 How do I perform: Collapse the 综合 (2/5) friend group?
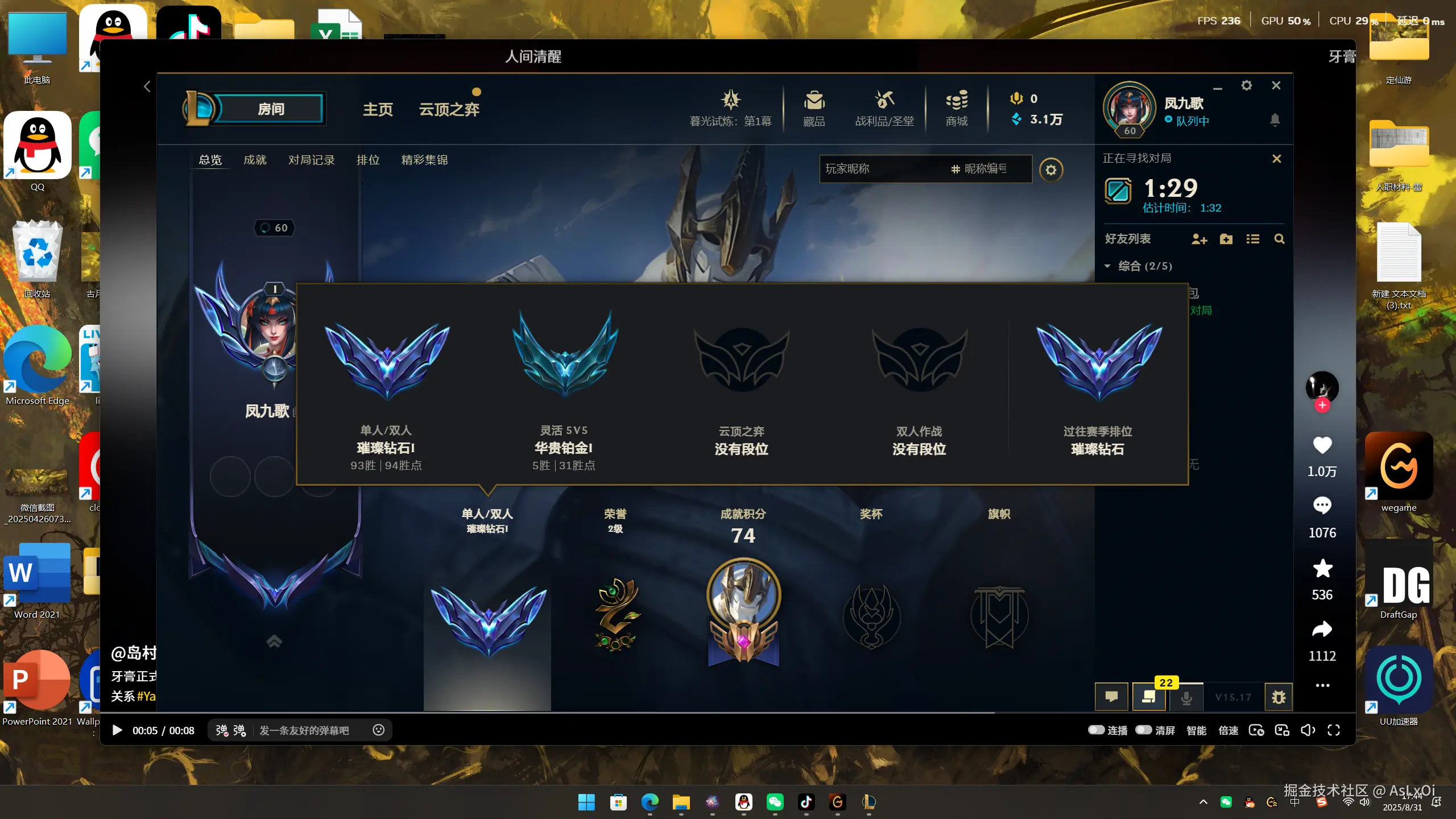[1108, 266]
